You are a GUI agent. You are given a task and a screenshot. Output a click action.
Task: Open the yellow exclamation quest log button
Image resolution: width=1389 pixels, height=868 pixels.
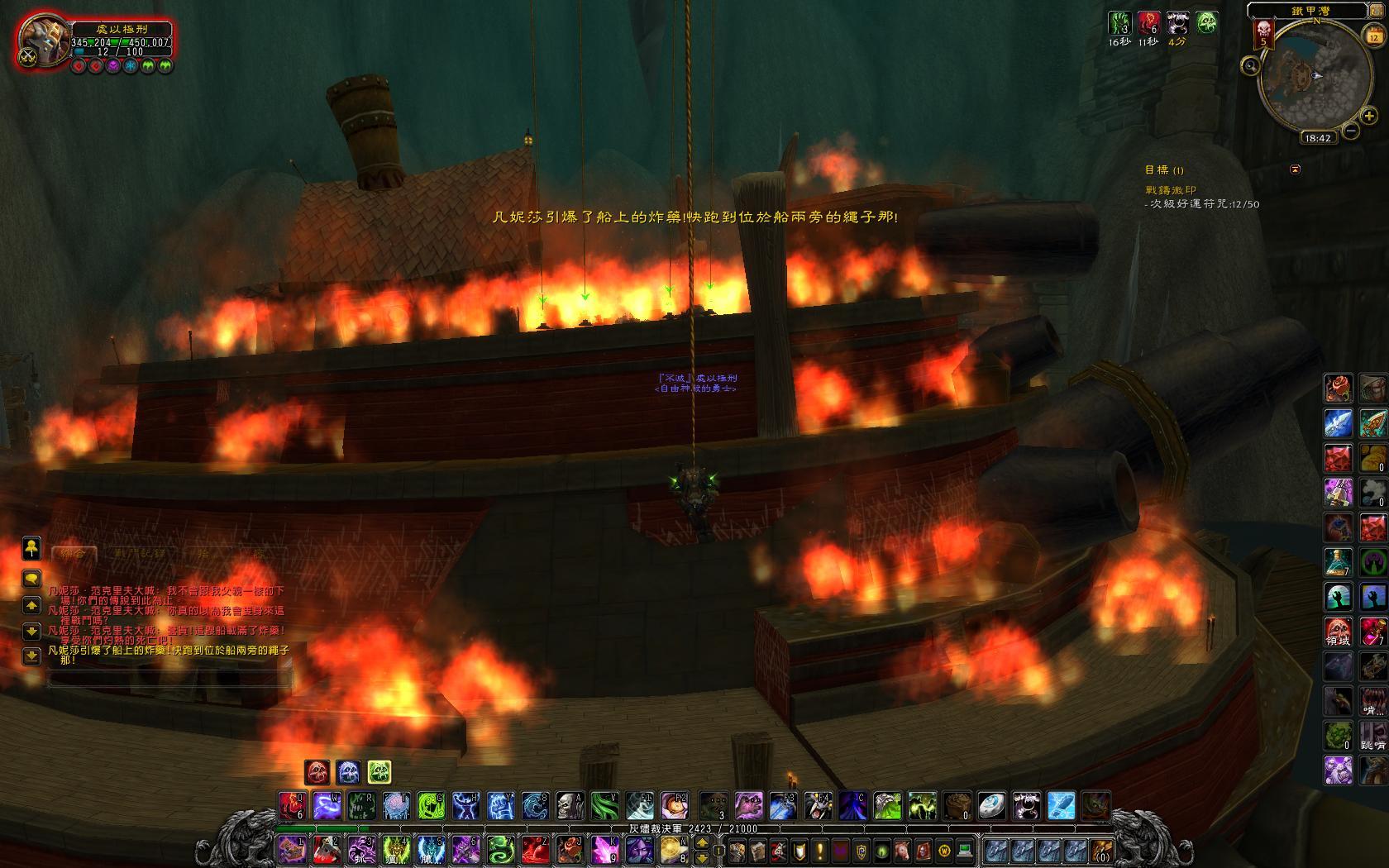pyautogui.click(x=820, y=850)
